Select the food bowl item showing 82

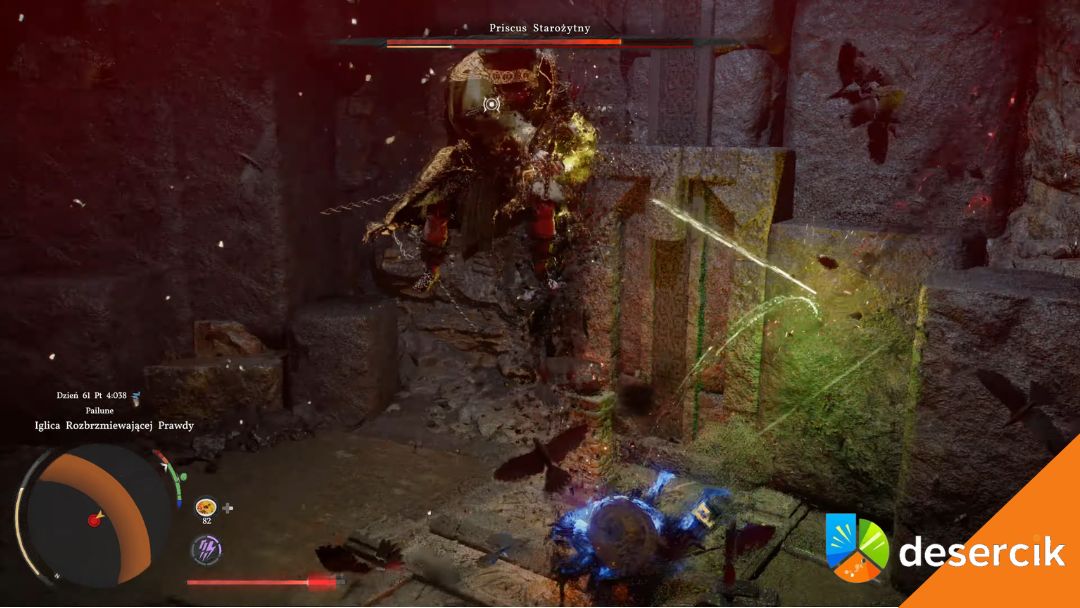207,506
